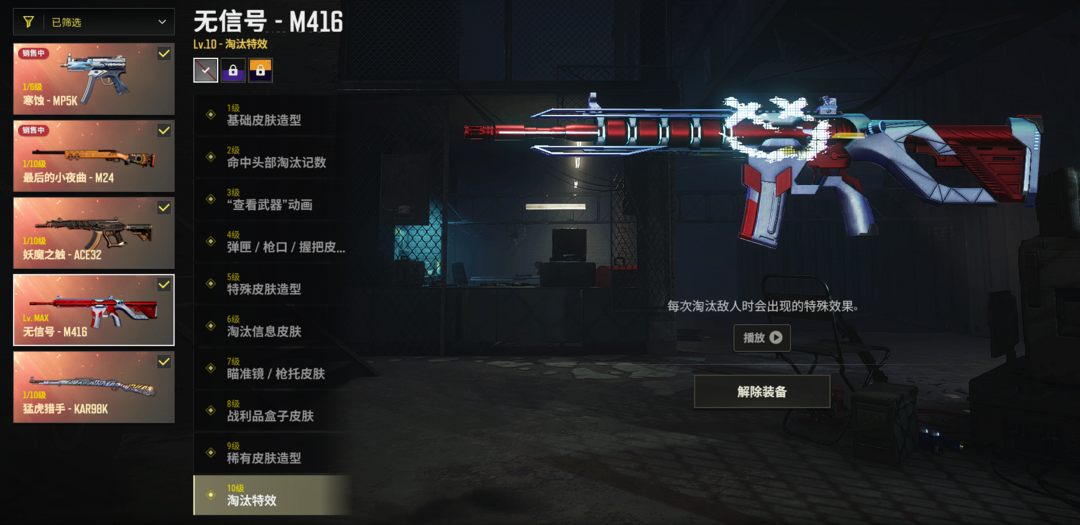Screen dimensions: 1080x525
Task: Select the 寒蚀 - MP5K skin
Action: click(x=94, y=79)
